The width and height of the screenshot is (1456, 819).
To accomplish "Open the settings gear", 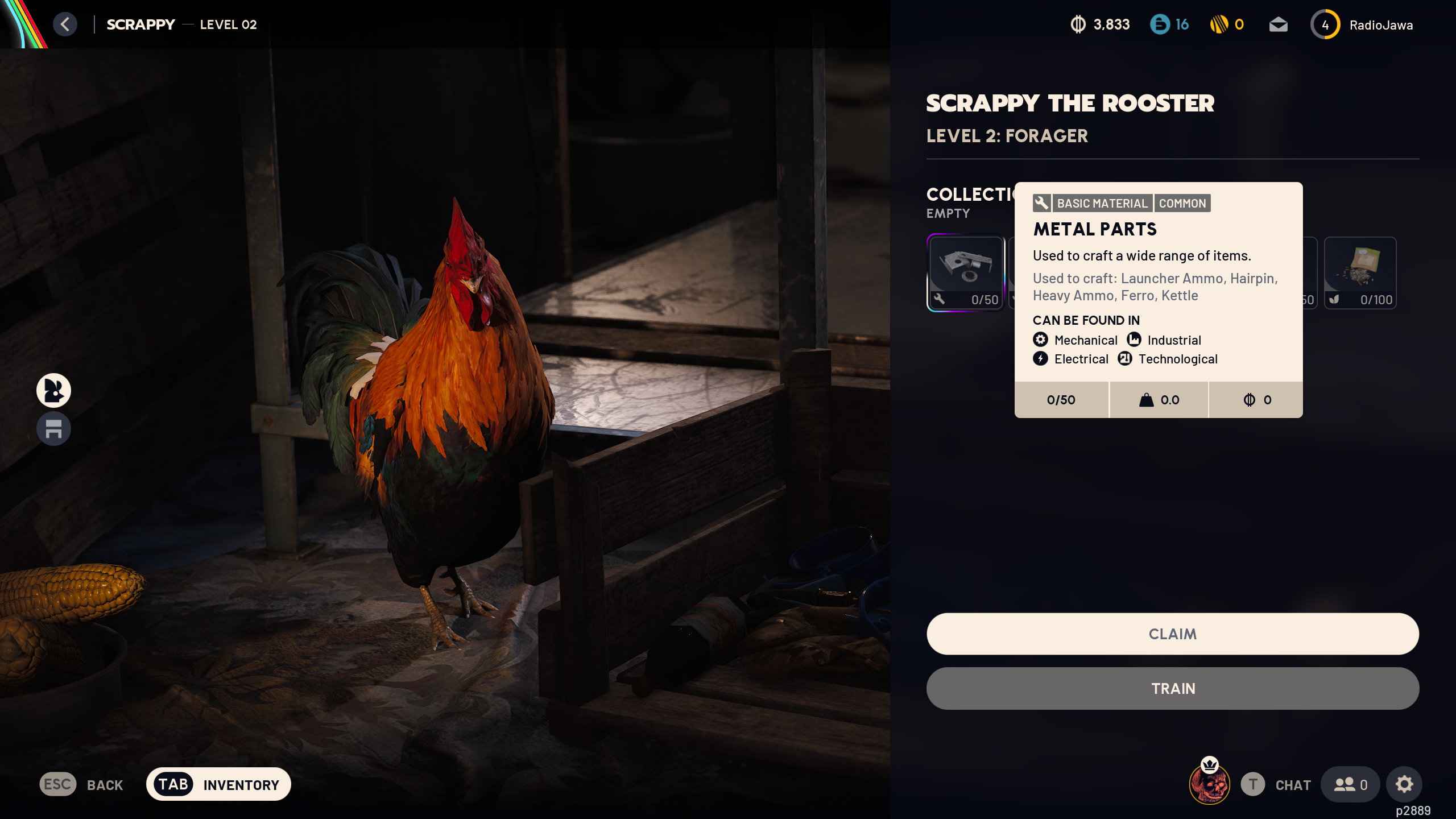I will (1404, 784).
